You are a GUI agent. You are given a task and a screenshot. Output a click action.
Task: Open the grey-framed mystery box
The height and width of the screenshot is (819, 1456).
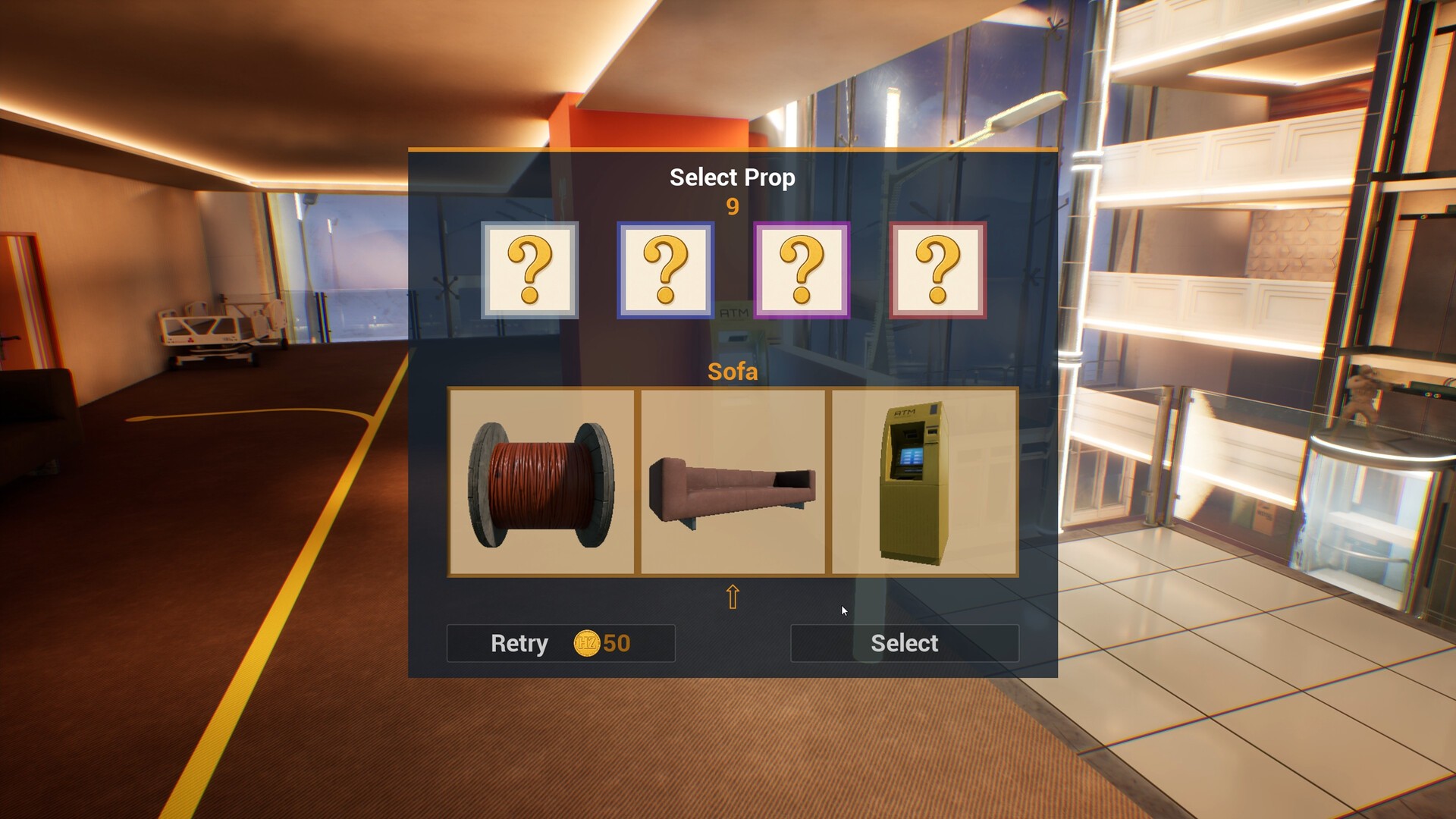click(x=529, y=270)
